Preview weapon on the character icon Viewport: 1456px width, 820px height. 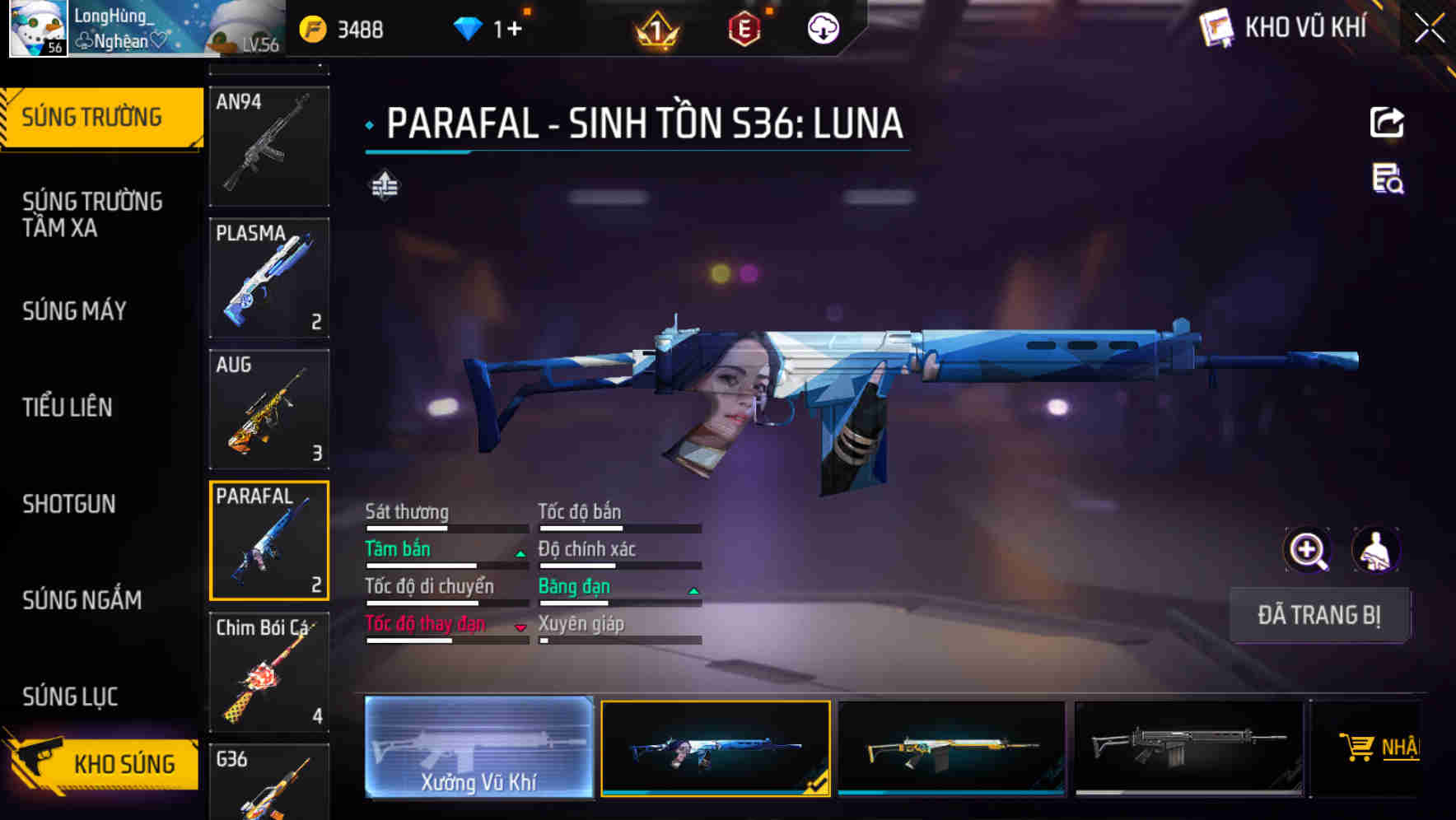pyautogui.click(x=1376, y=550)
